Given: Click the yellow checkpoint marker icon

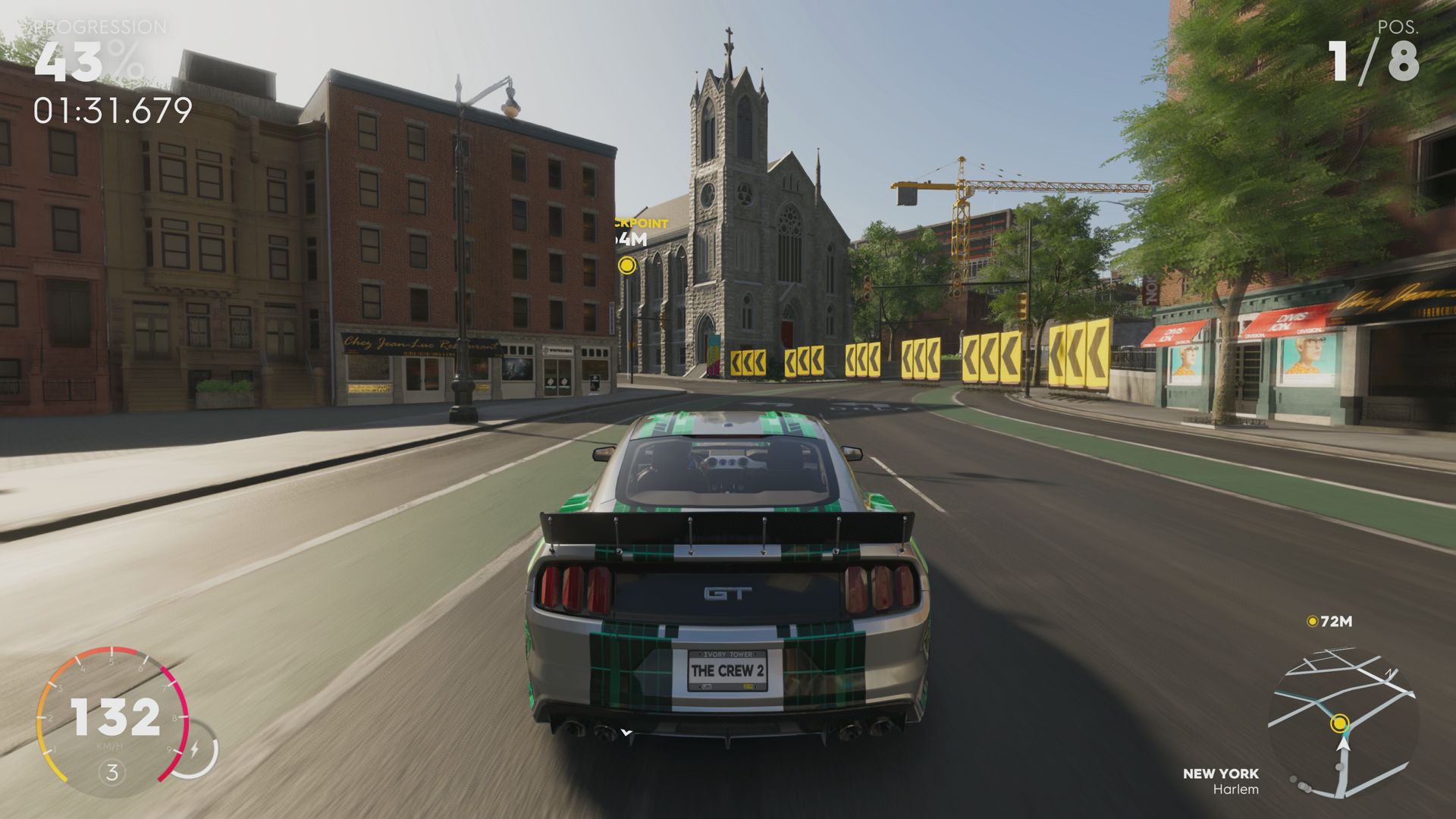Looking at the screenshot, I should click(x=626, y=265).
